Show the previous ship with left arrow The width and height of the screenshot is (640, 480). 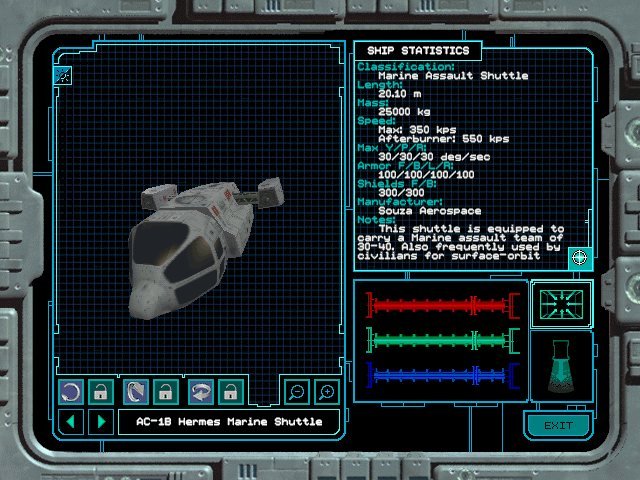click(x=70, y=421)
